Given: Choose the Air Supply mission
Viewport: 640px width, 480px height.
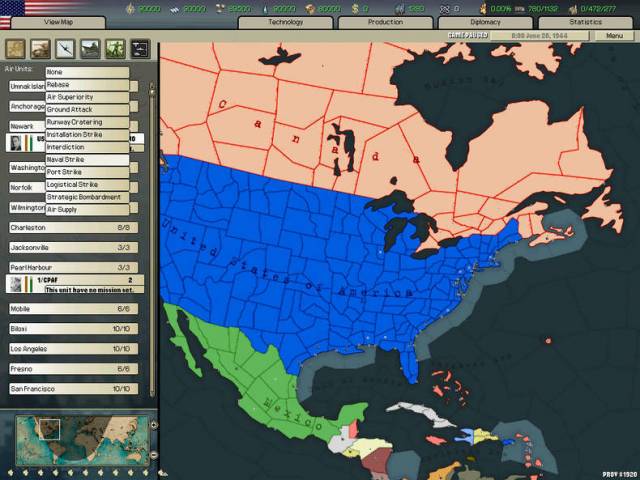Looking at the screenshot, I should pos(87,209).
